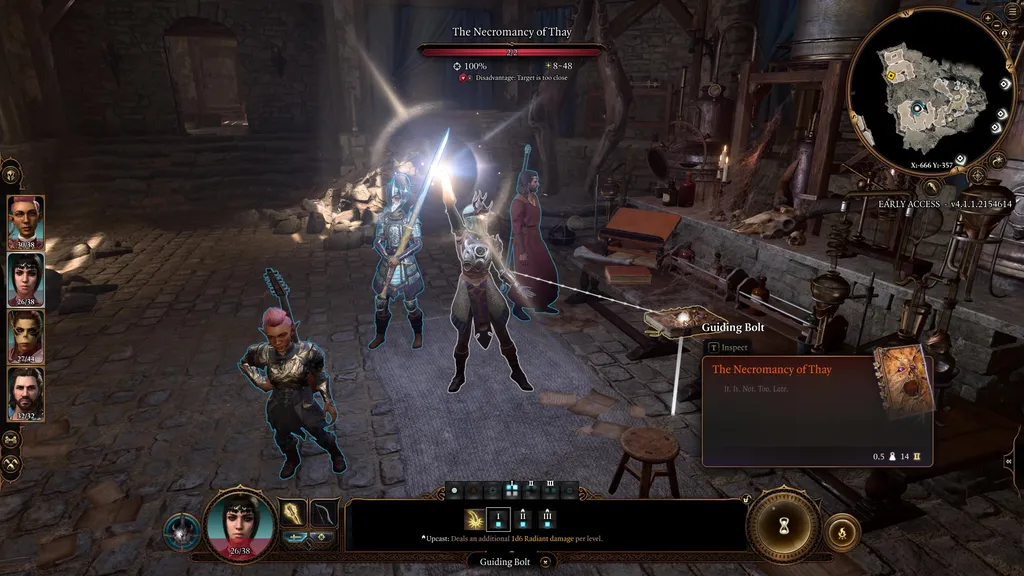Click the crossed tools button below portraits
1024x576 pixels.
(12, 464)
